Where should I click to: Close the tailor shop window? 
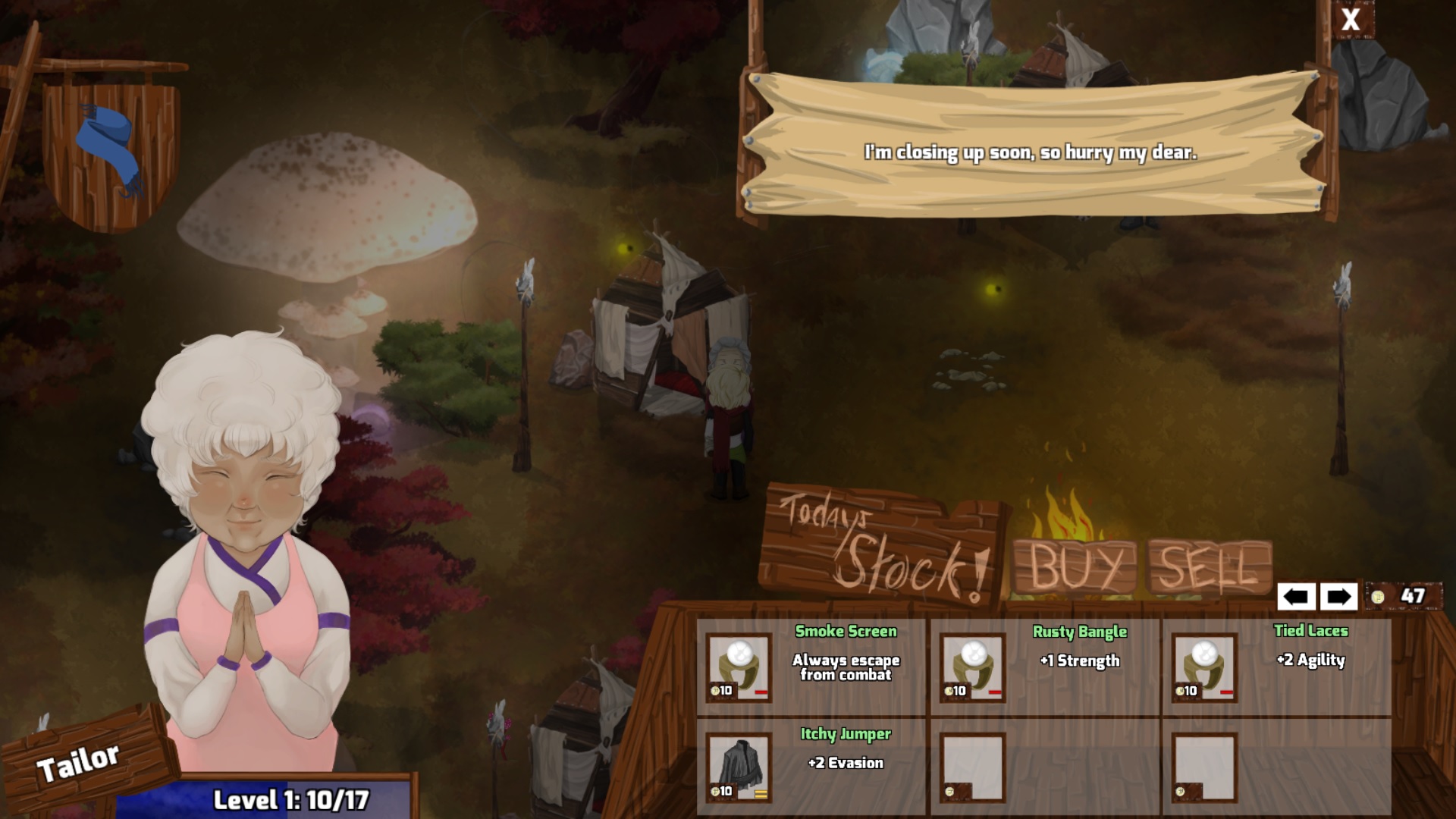coord(1351,20)
